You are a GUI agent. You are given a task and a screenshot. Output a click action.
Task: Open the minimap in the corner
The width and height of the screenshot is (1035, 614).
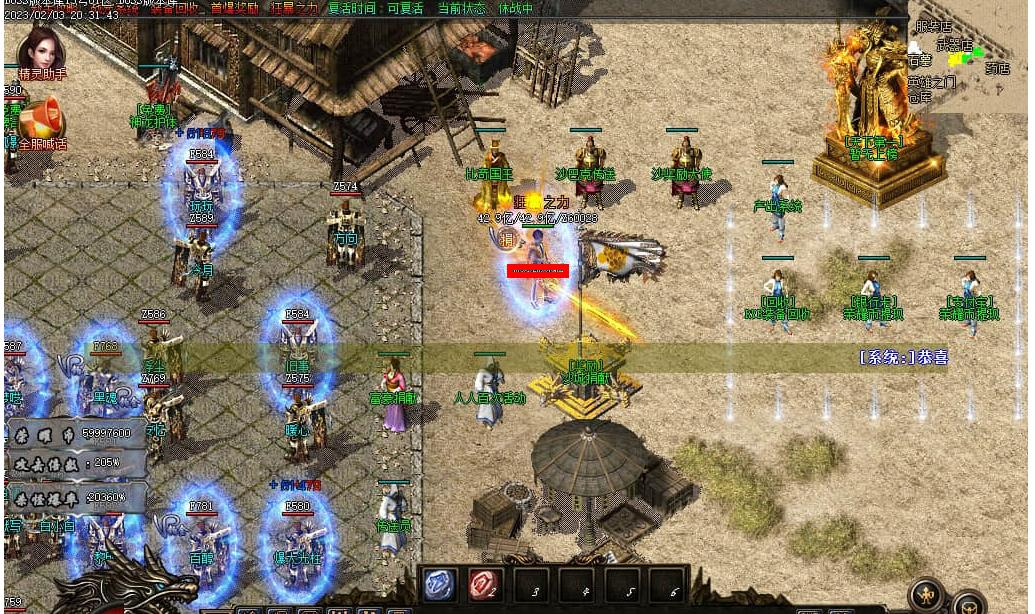point(967,55)
